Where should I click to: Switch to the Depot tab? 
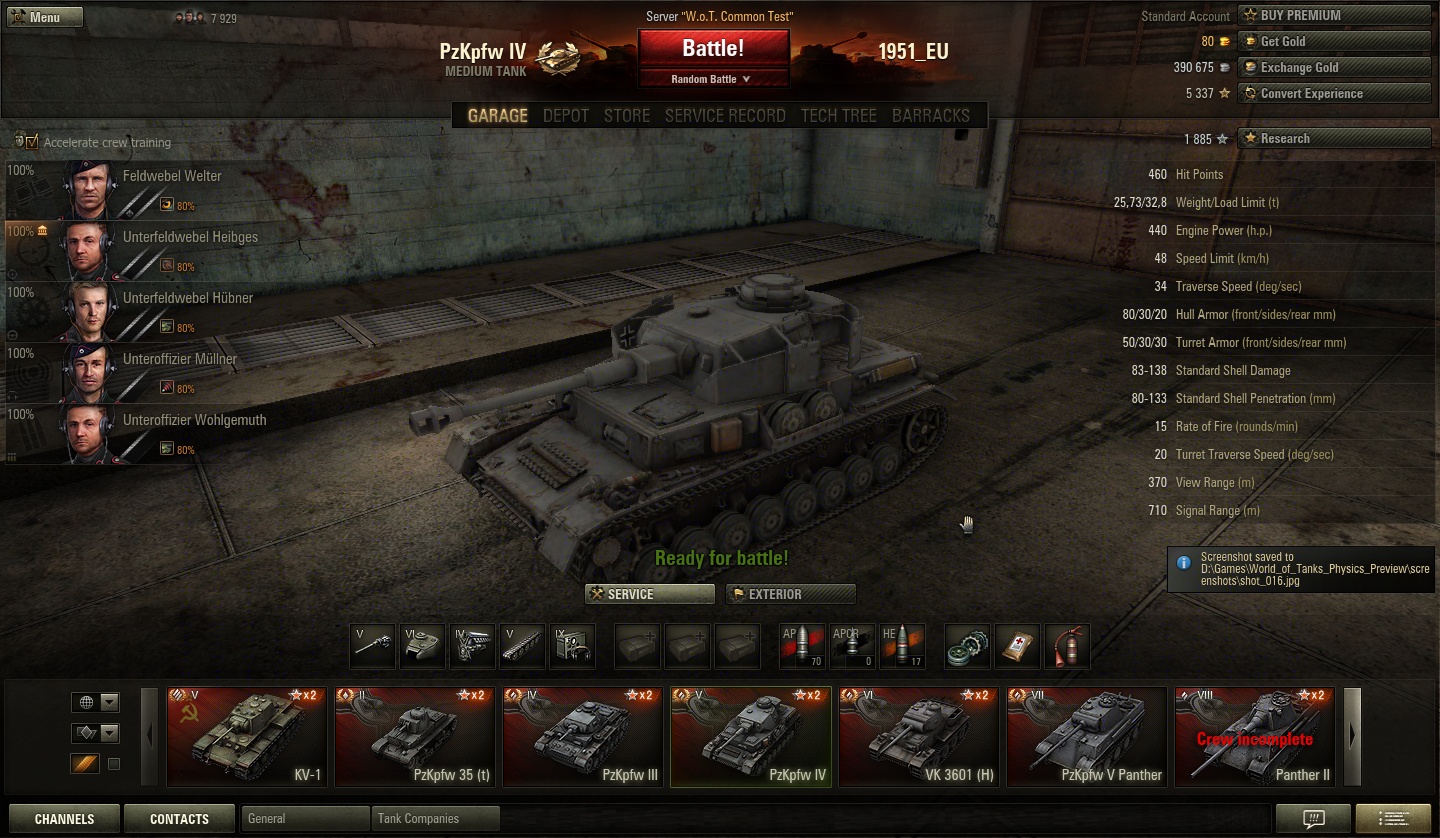tap(565, 115)
